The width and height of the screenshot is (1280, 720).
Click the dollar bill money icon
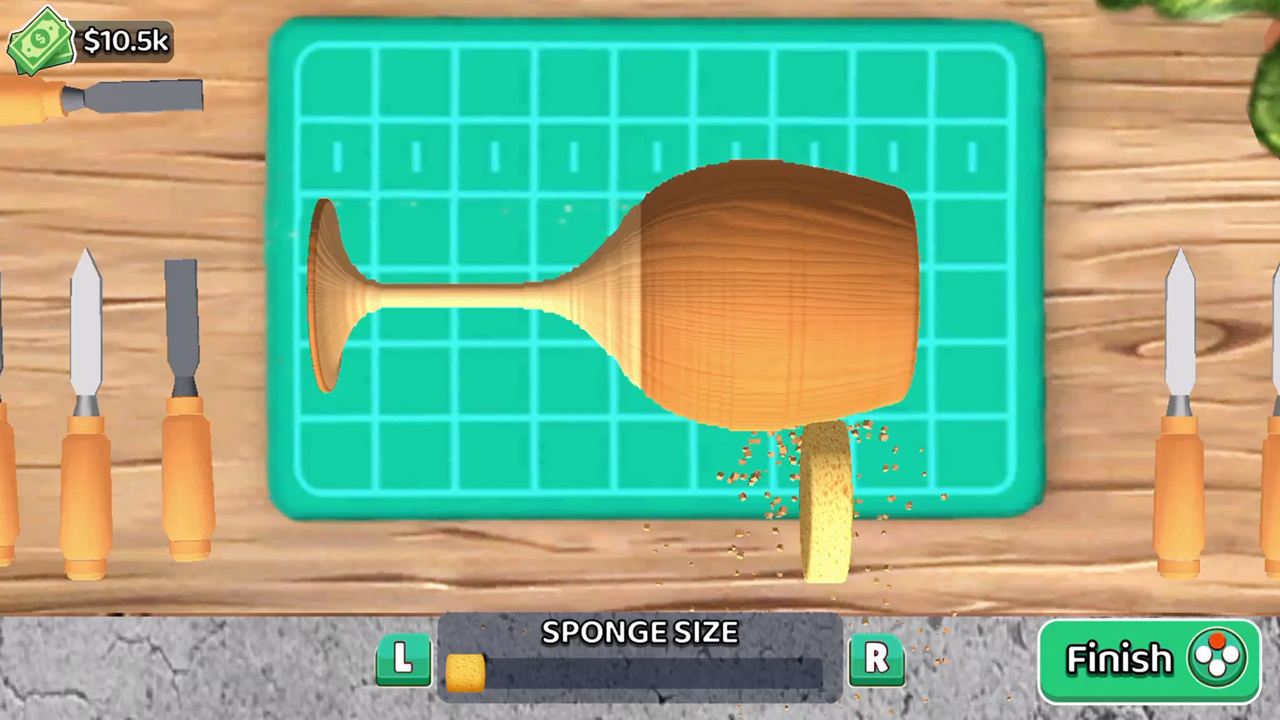(x=40, y=38)
